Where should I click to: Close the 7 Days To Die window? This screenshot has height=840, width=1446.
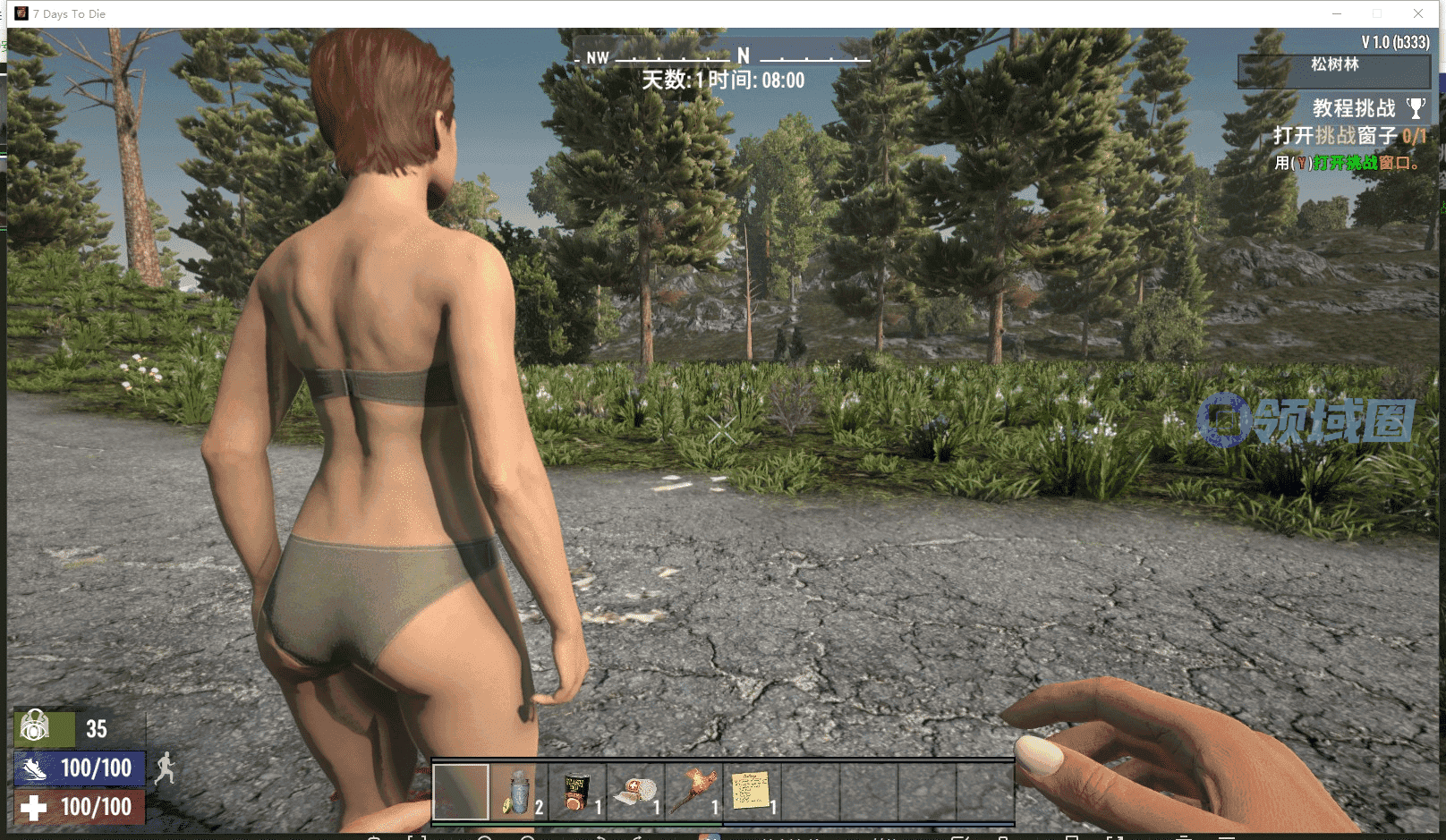pyautogui.click(x=1418, y=13)
